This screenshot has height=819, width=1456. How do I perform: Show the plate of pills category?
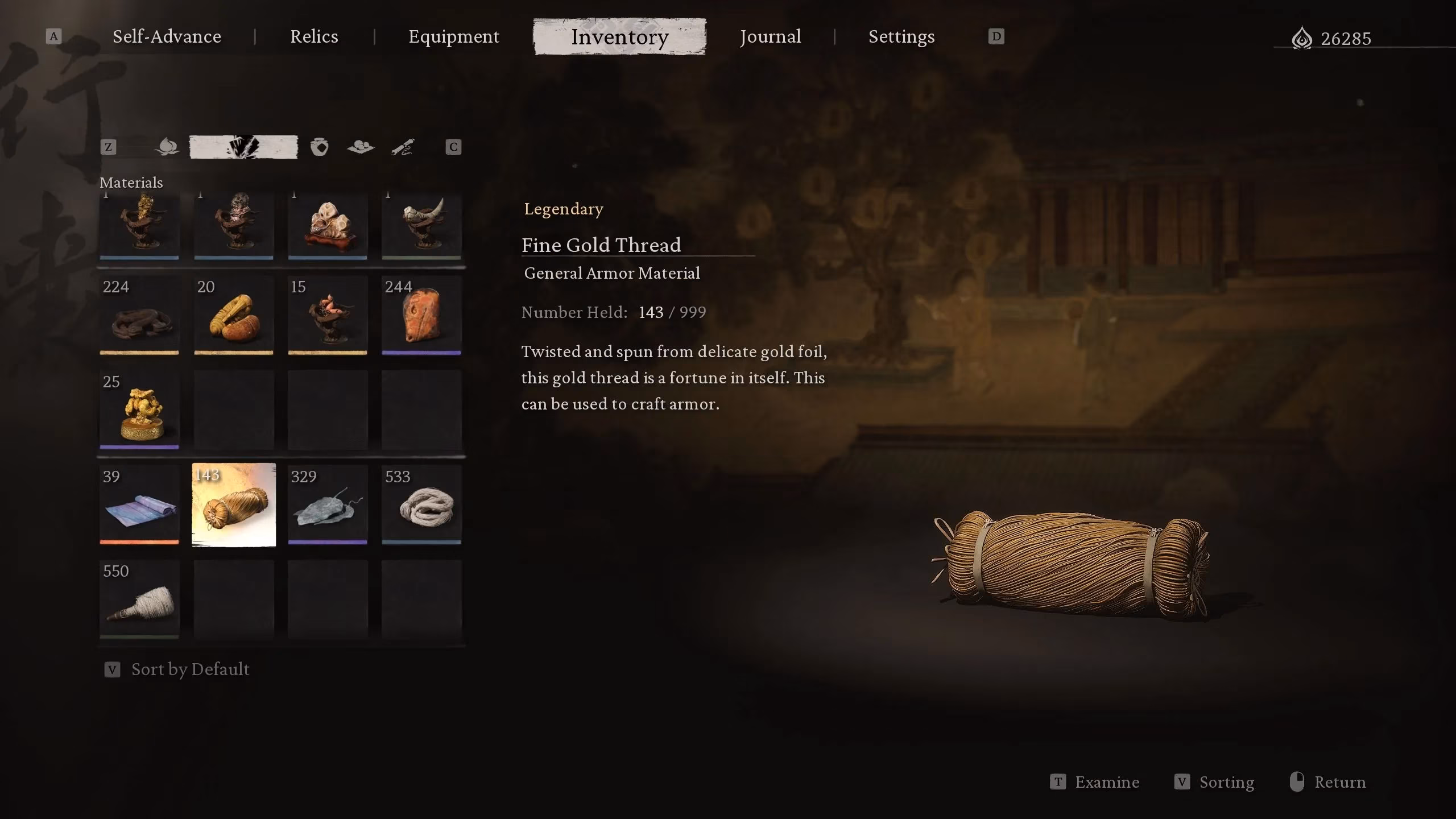(x=361, y=147)
